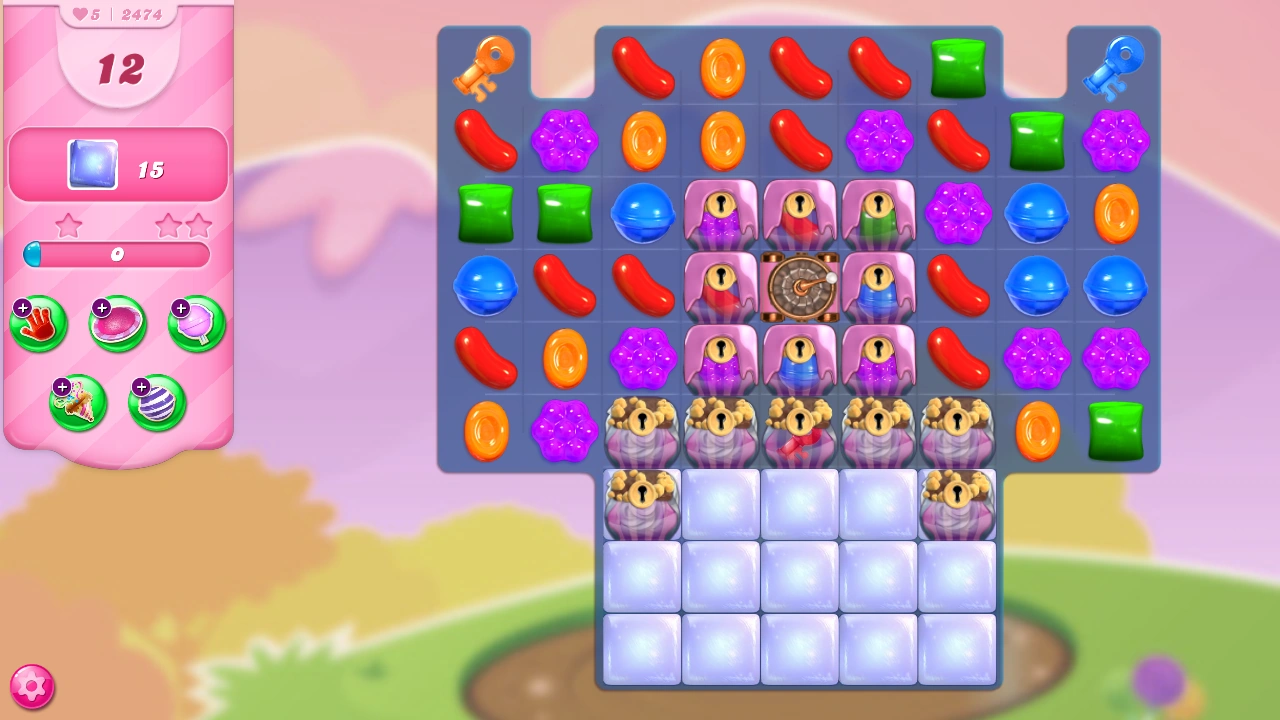Click the orange key on the board
1280x720 pixels.
coord(486,67)
